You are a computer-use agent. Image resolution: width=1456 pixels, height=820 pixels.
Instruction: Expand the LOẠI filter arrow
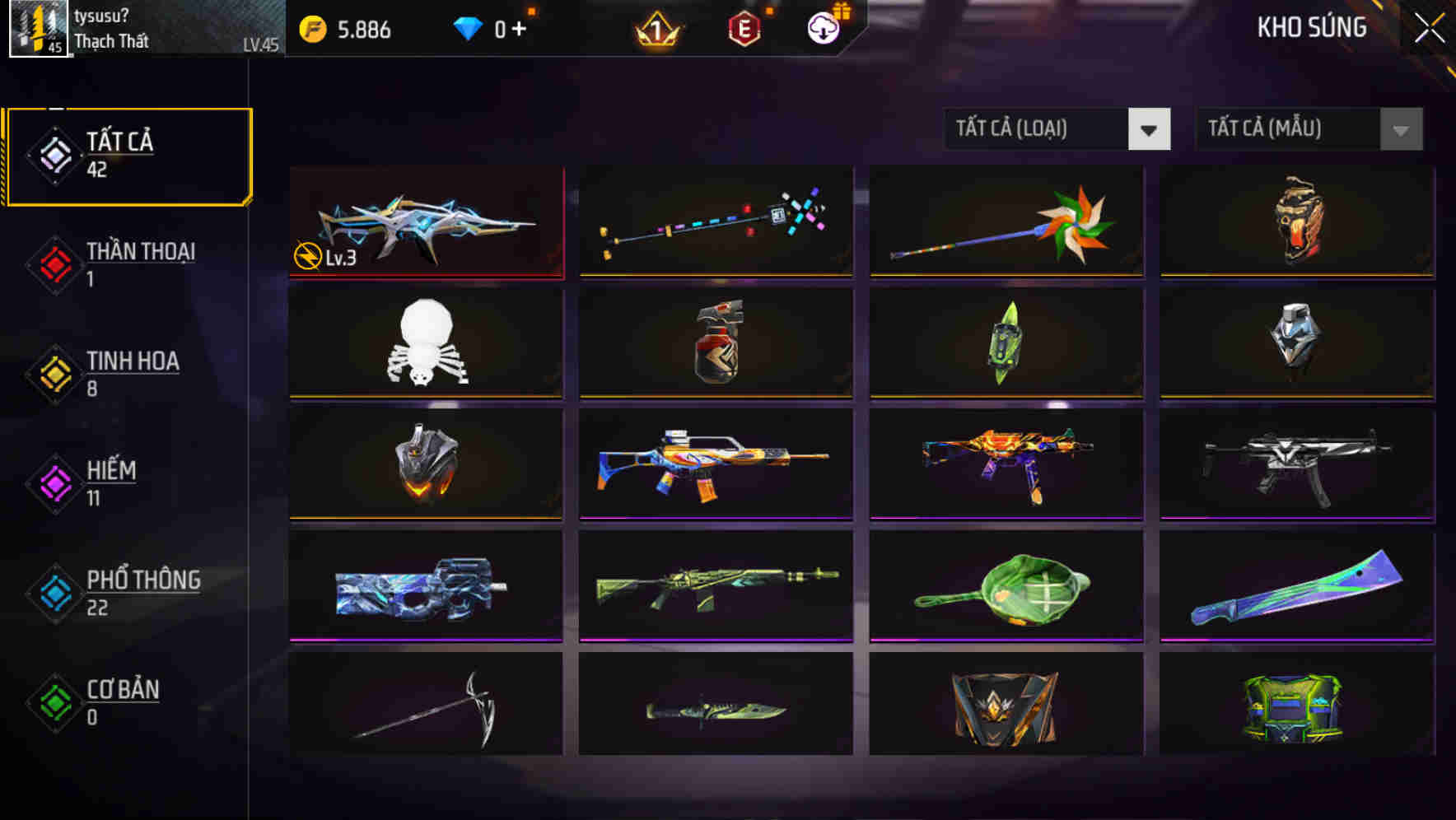point(1150,129)
